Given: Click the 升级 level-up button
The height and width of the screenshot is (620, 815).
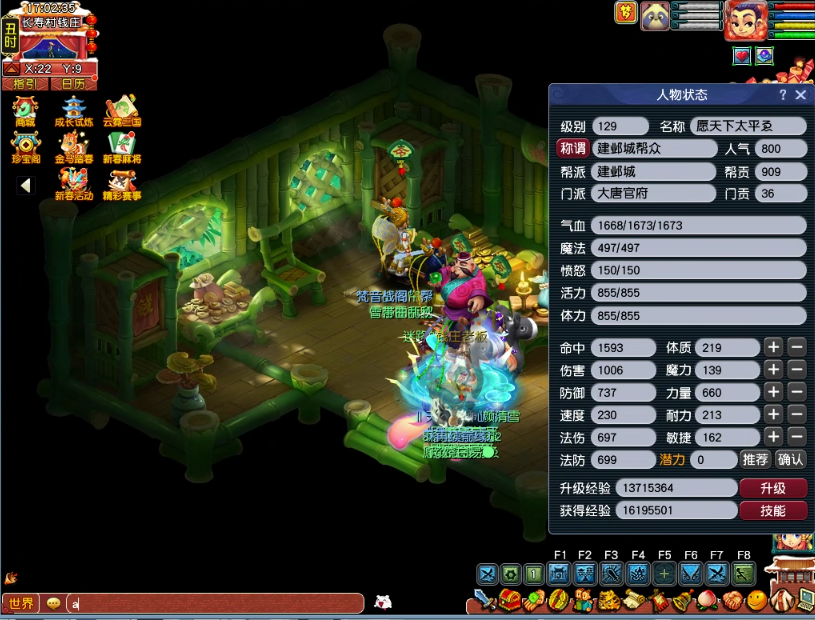Looking at the screenshot, I should 772,488.
